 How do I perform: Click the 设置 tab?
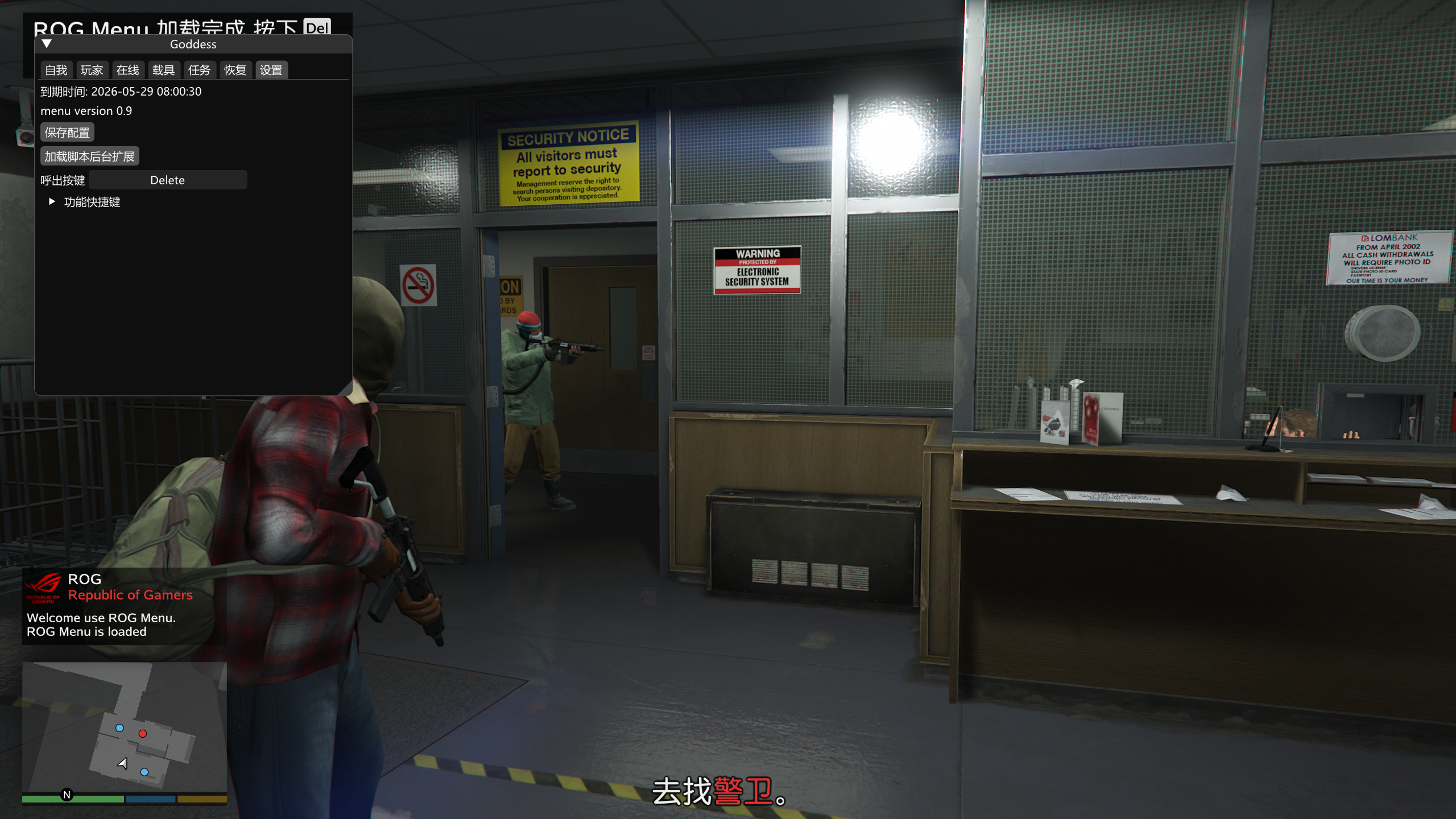click(x=271, y=70)
